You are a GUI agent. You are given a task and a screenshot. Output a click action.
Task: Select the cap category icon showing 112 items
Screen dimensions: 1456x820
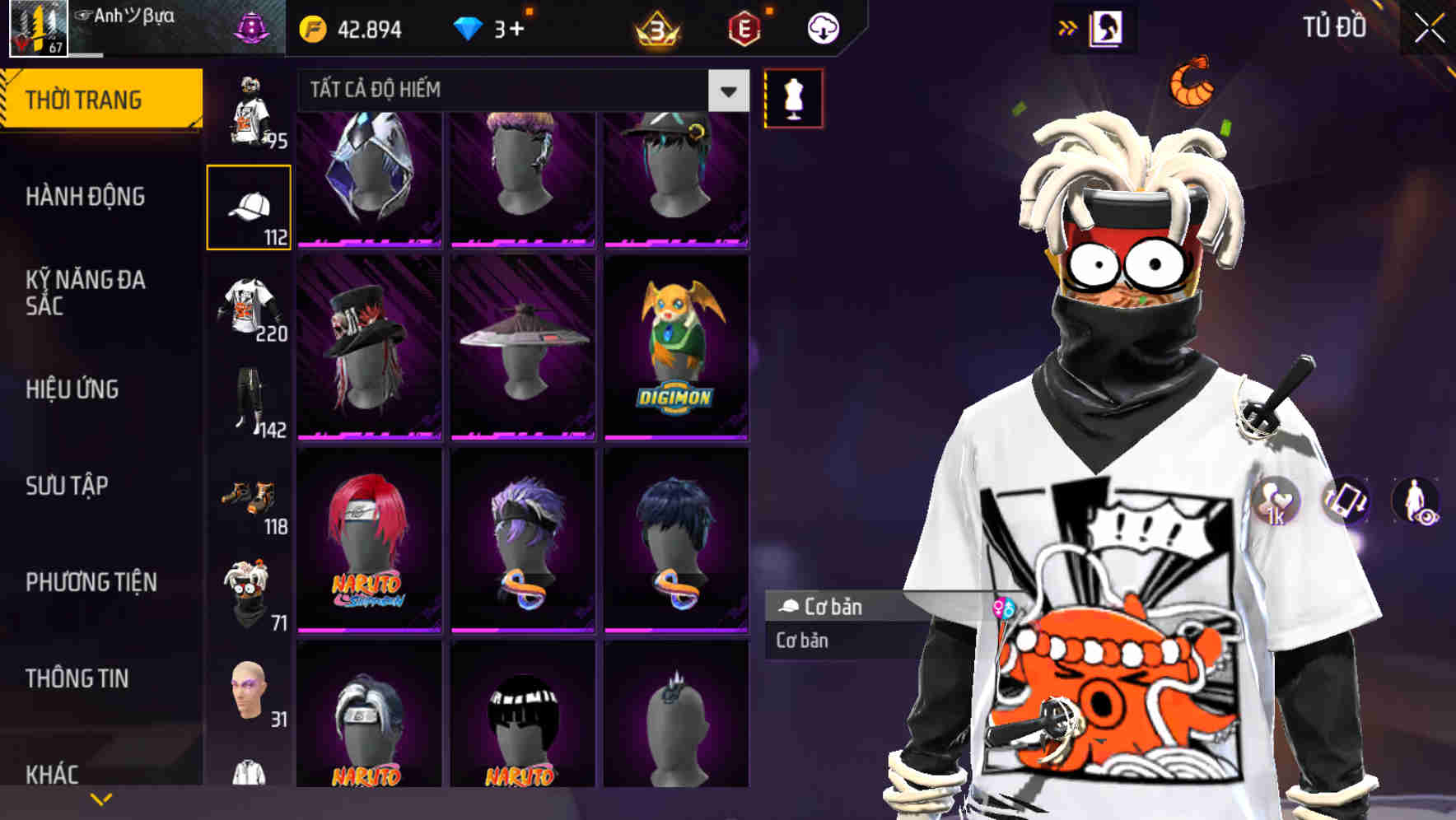coord(249,206)
